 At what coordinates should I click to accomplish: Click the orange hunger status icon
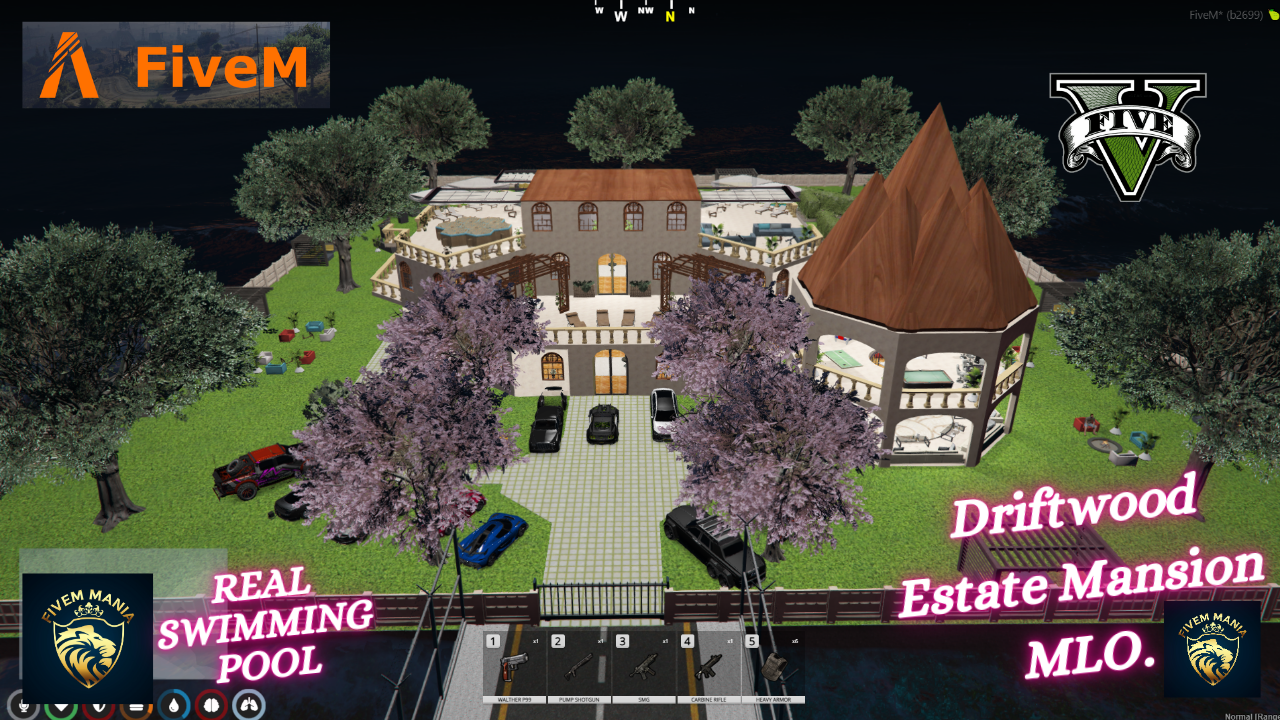click(137, 705)
